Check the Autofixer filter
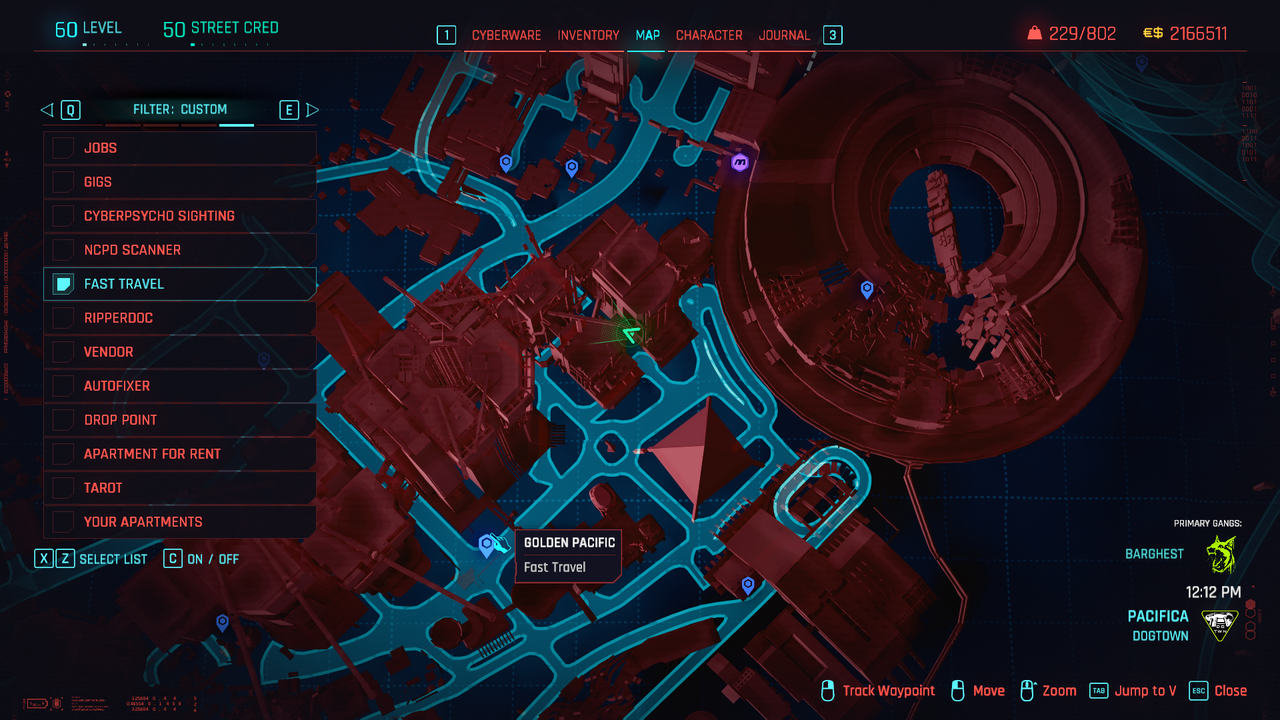Screen dimensions: 1280x720 tap(64, 386)
